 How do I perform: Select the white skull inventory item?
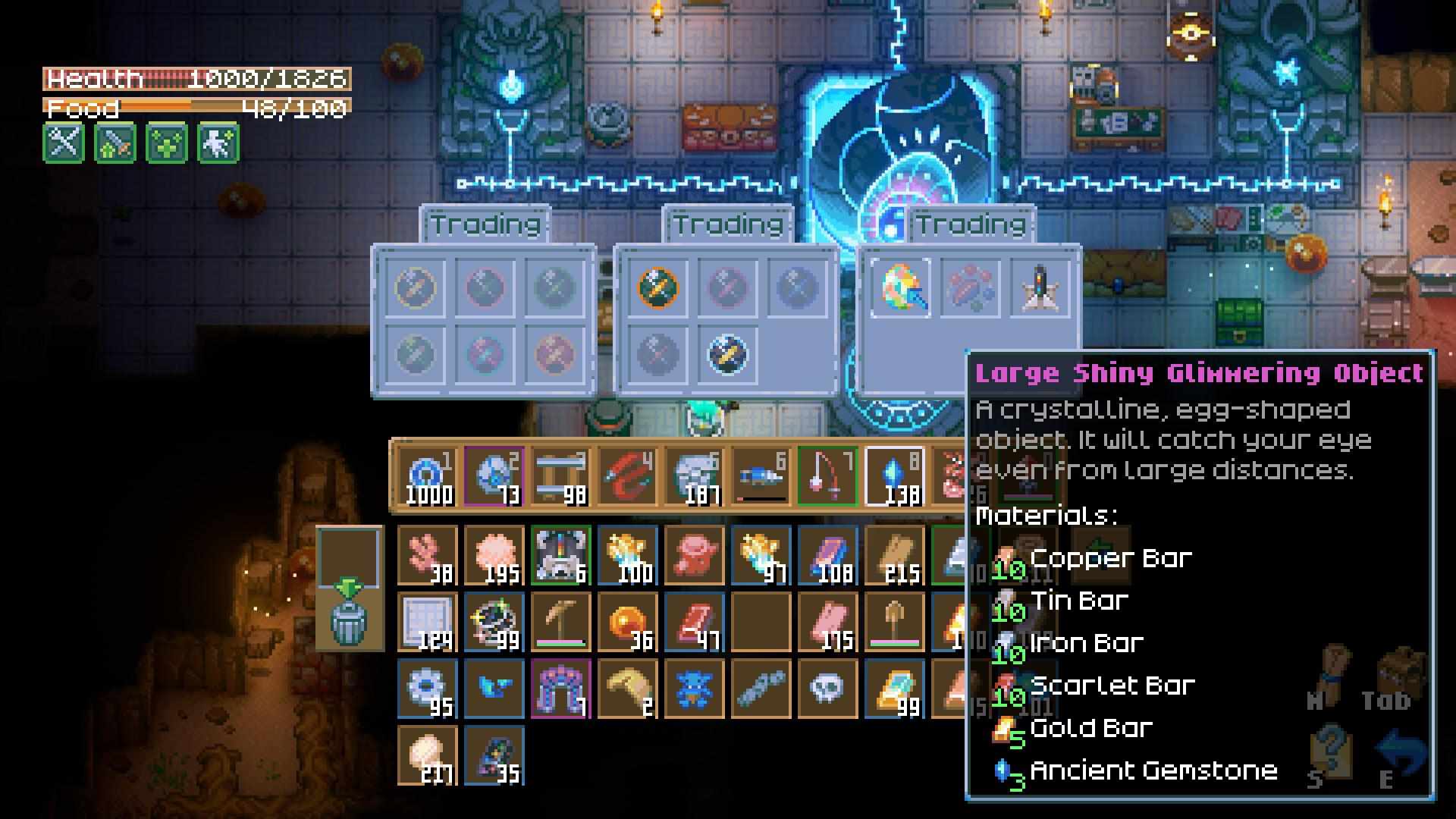[827, 689]
